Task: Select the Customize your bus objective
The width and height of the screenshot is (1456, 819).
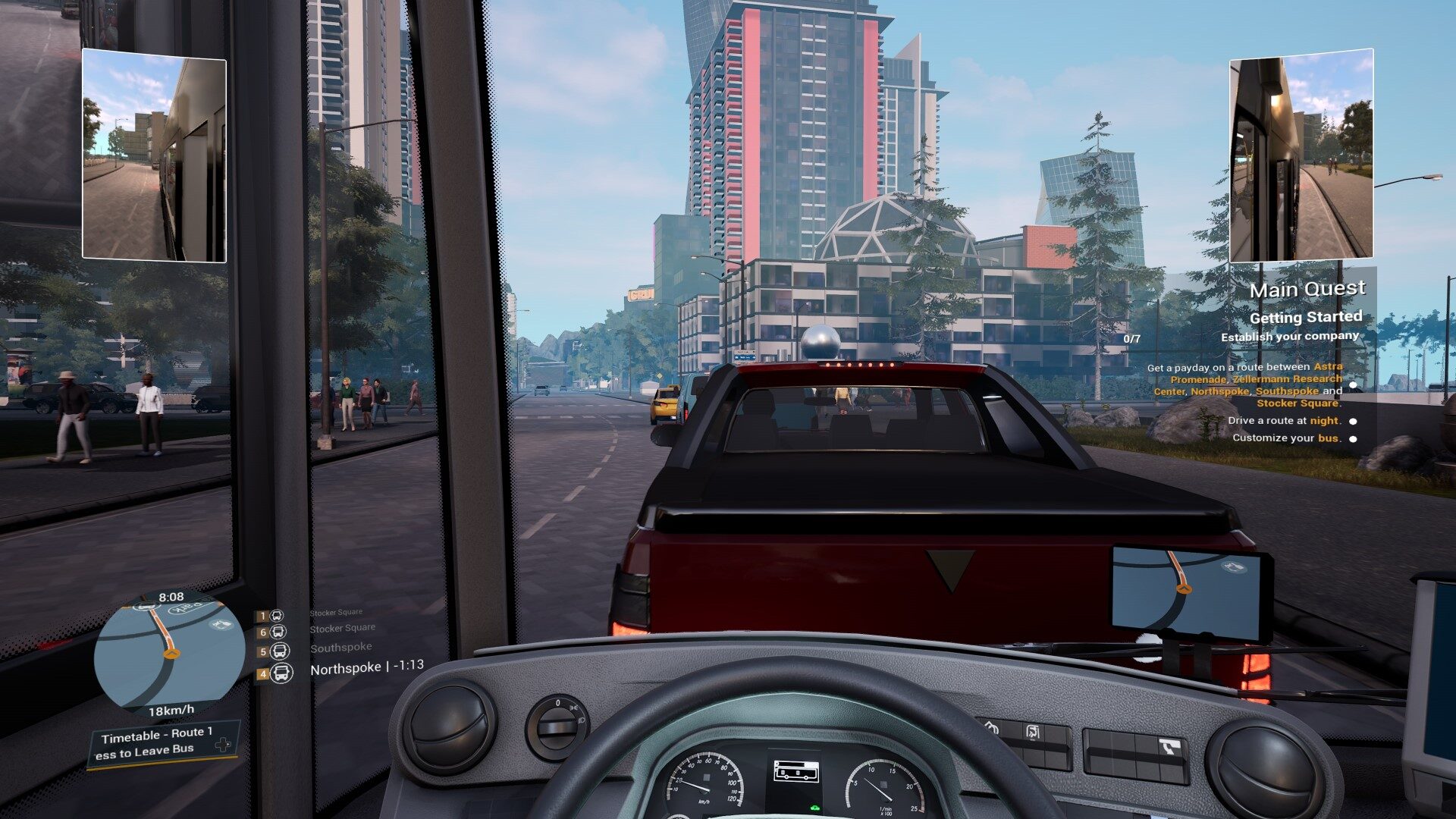Action: [x=1286, y=438]
